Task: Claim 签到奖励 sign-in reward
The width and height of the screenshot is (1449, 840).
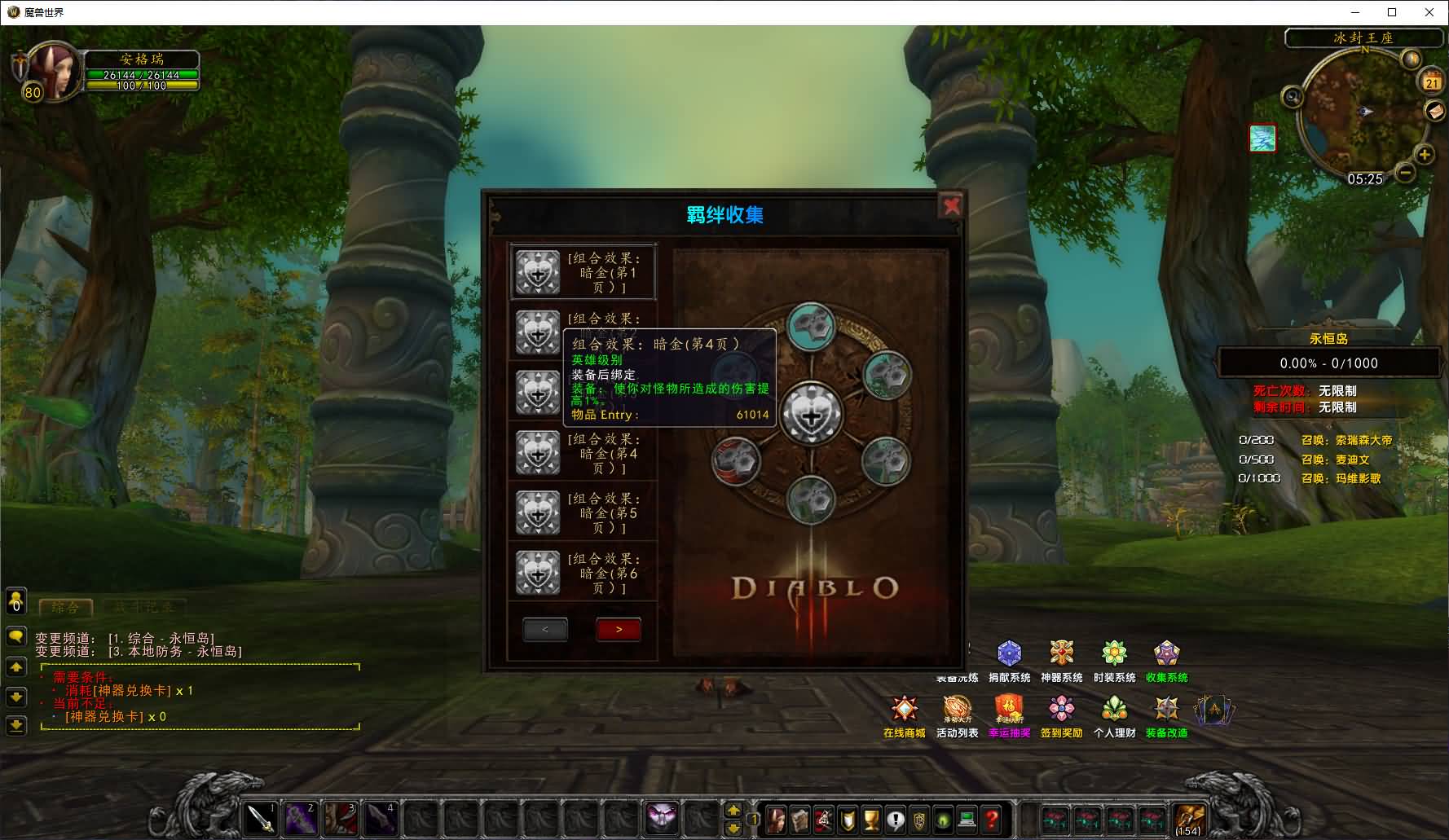Action: click(1061, 710)
